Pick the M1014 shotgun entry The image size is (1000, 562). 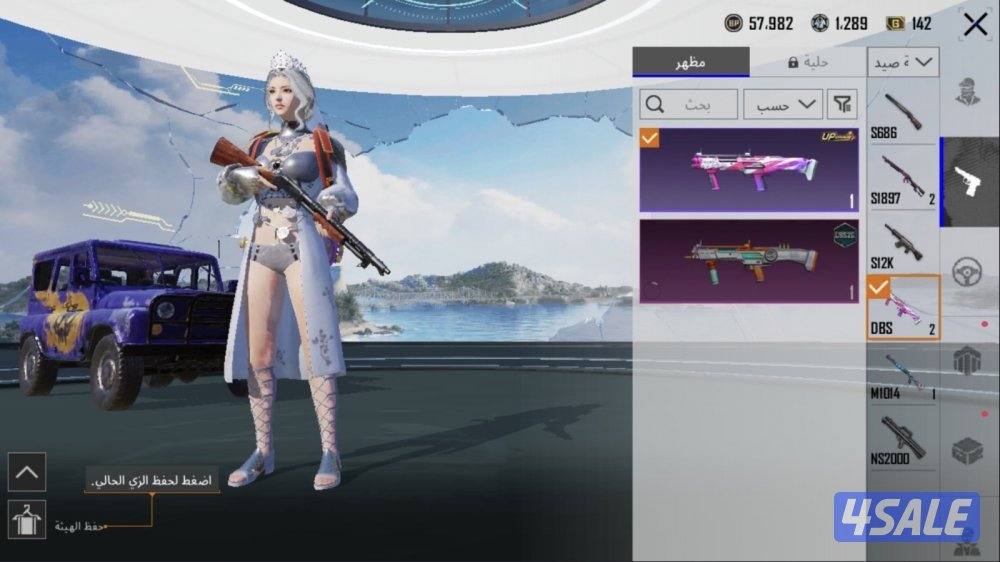(902, 373)
